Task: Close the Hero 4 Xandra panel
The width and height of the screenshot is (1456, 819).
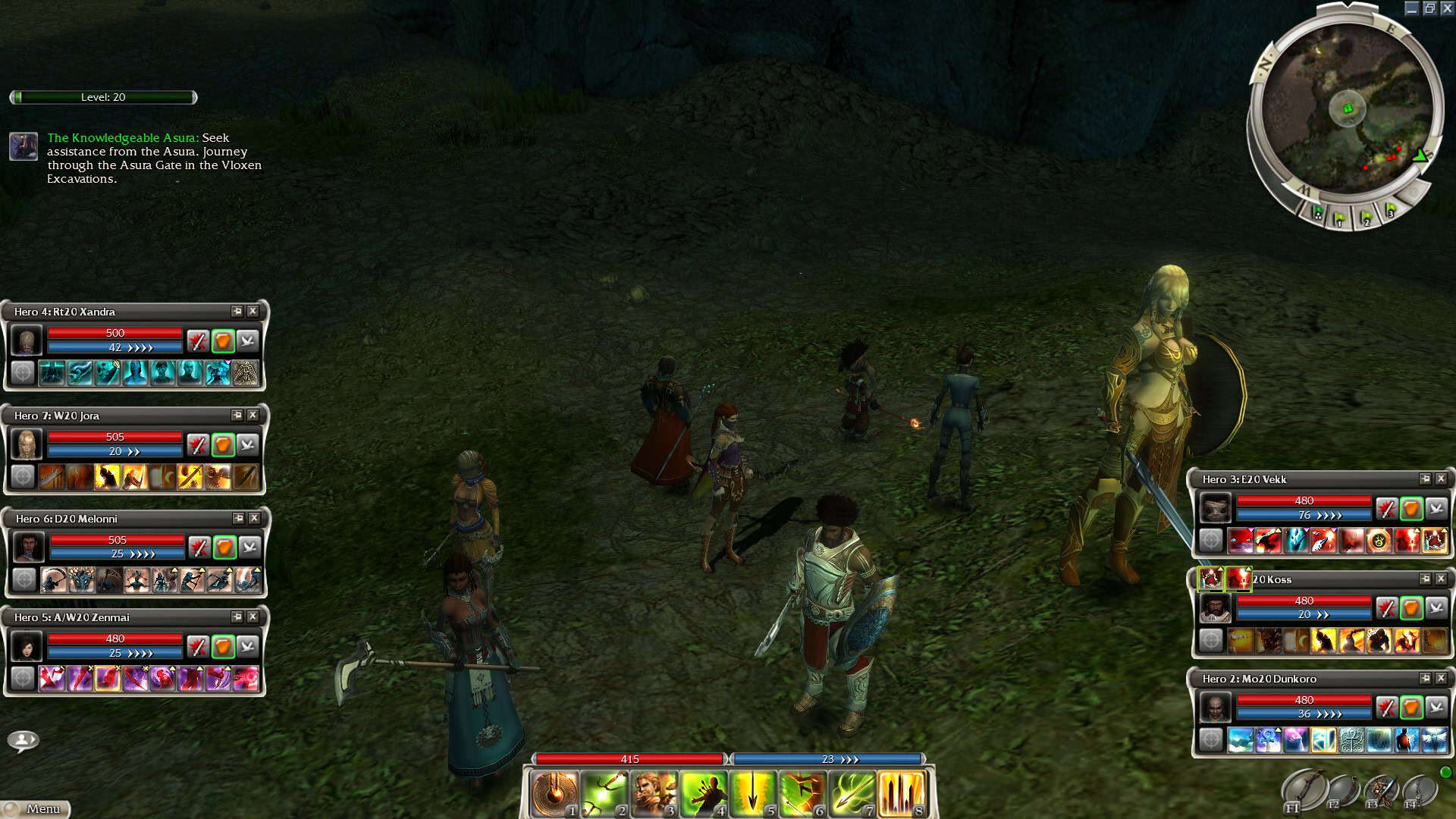Action: pos(253,311)
